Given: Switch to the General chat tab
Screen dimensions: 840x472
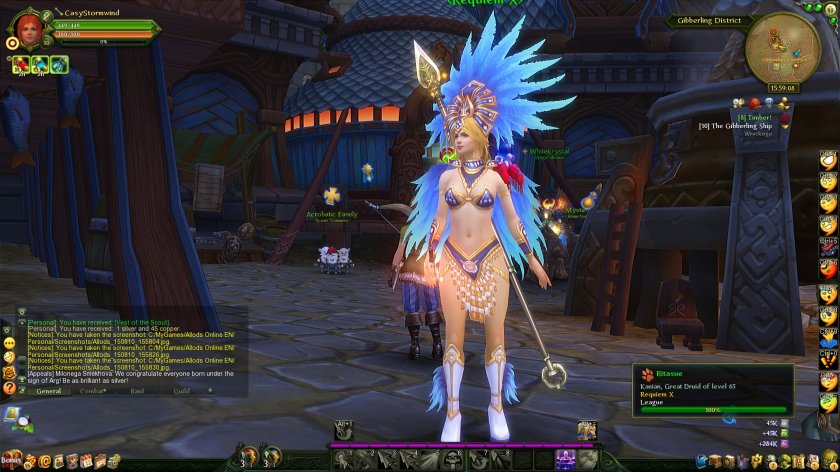Looking at the screenshot, I should (x=48, y=391).
